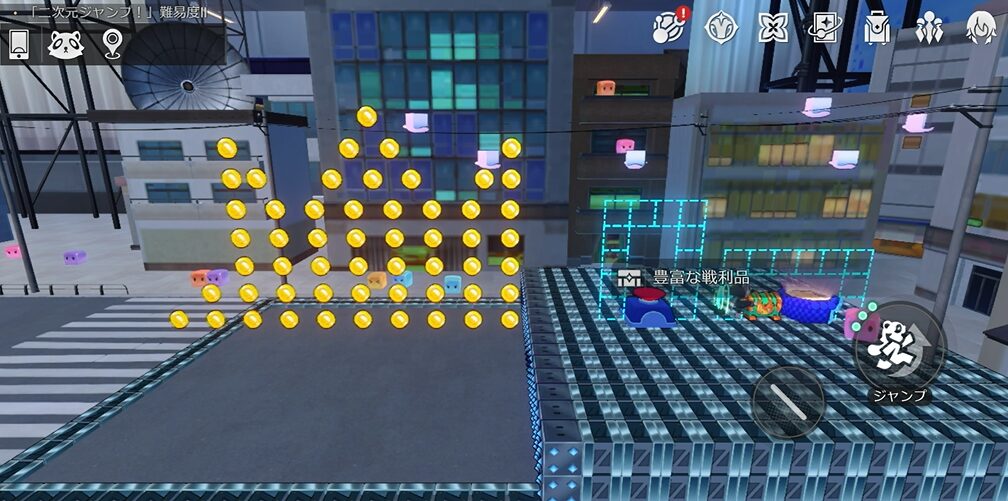
Task: Open the three-person team icon
Action: click(x=929, y=27)
